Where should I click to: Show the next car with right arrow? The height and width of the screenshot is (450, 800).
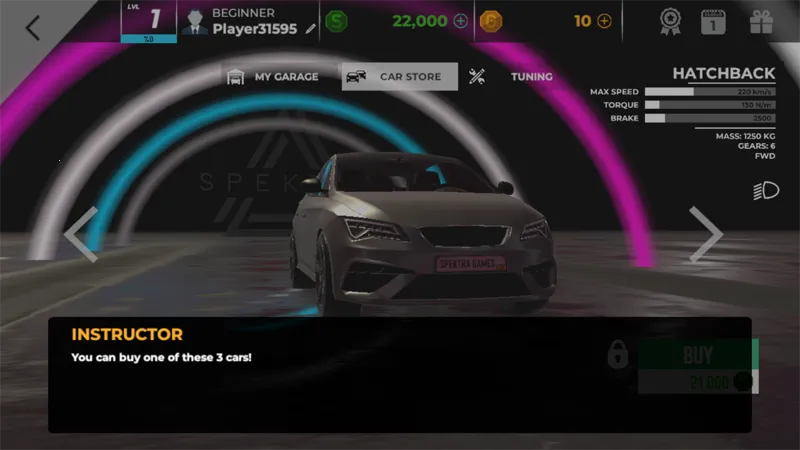click(705, 234)
